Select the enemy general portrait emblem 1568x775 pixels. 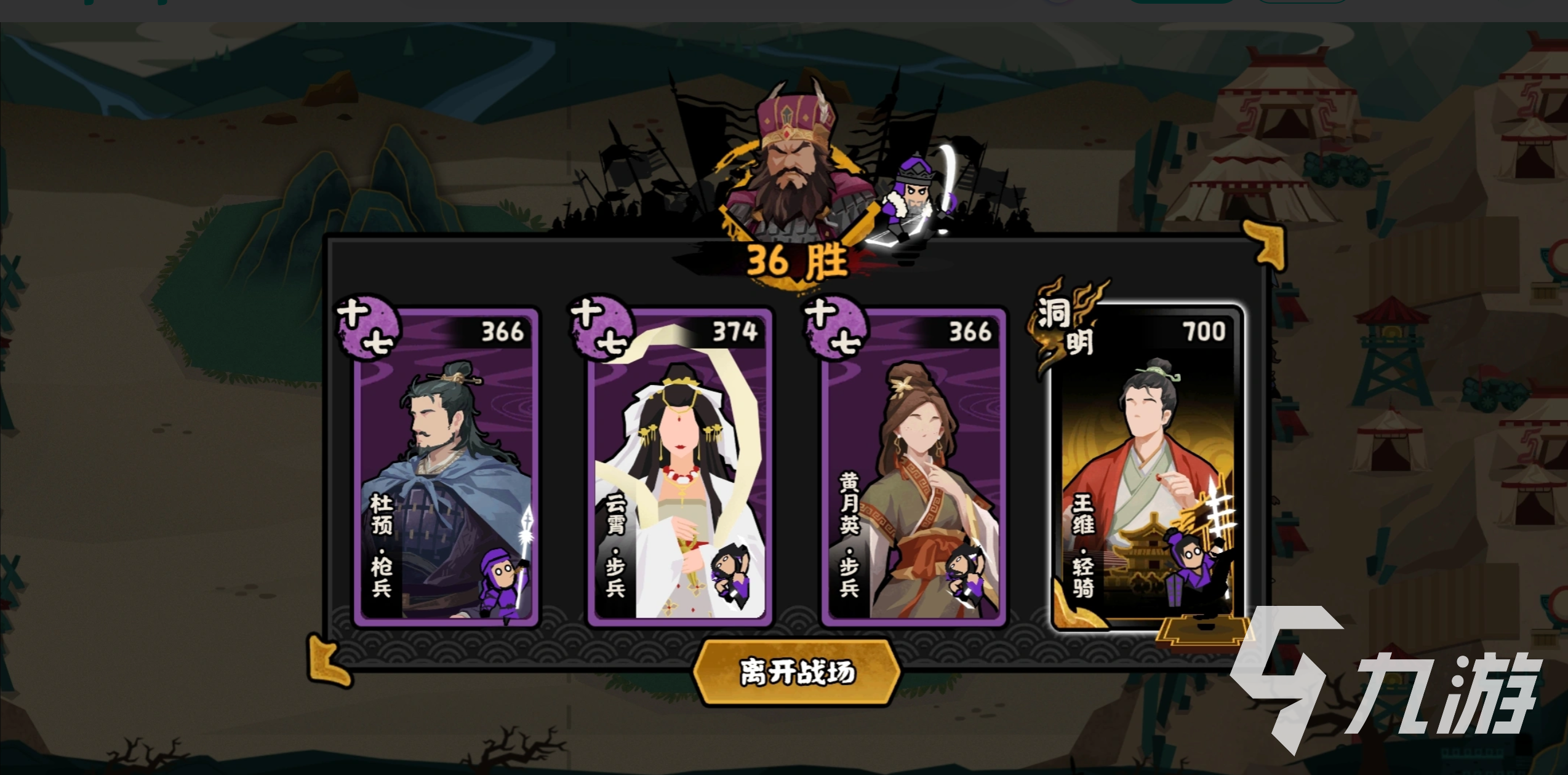click(794, 172)
